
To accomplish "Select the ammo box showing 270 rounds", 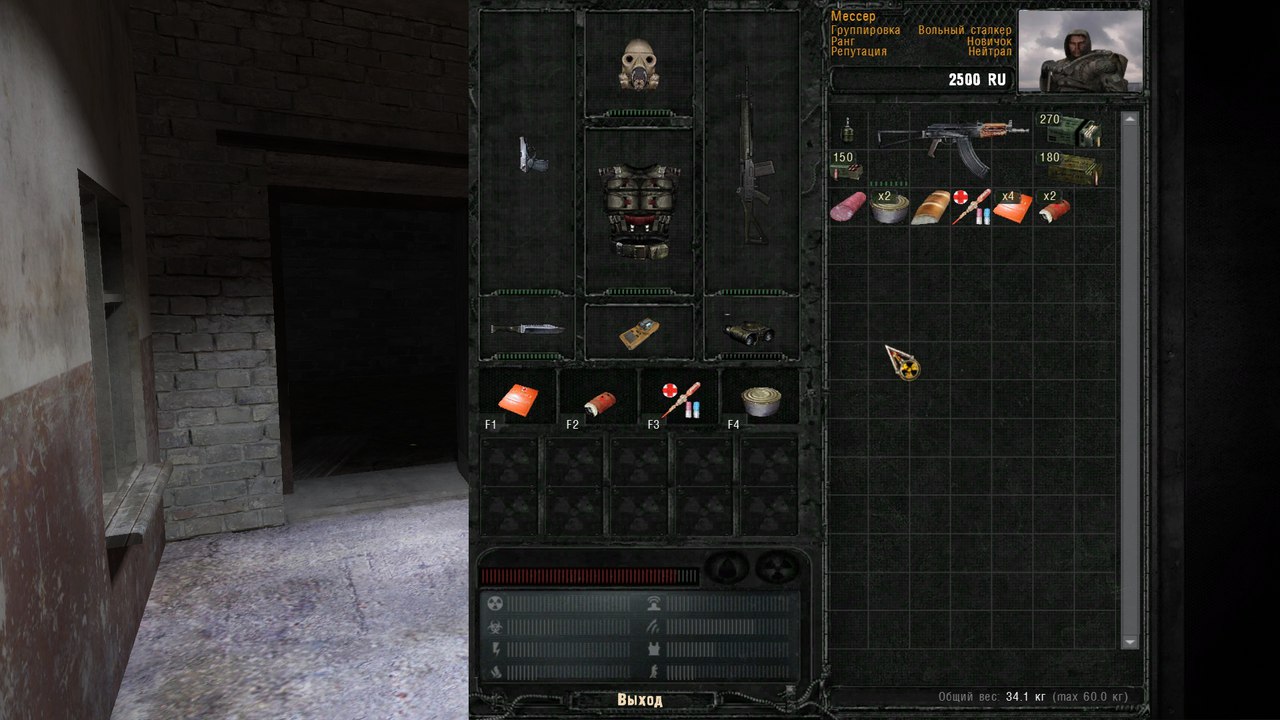I will 1071,131.
